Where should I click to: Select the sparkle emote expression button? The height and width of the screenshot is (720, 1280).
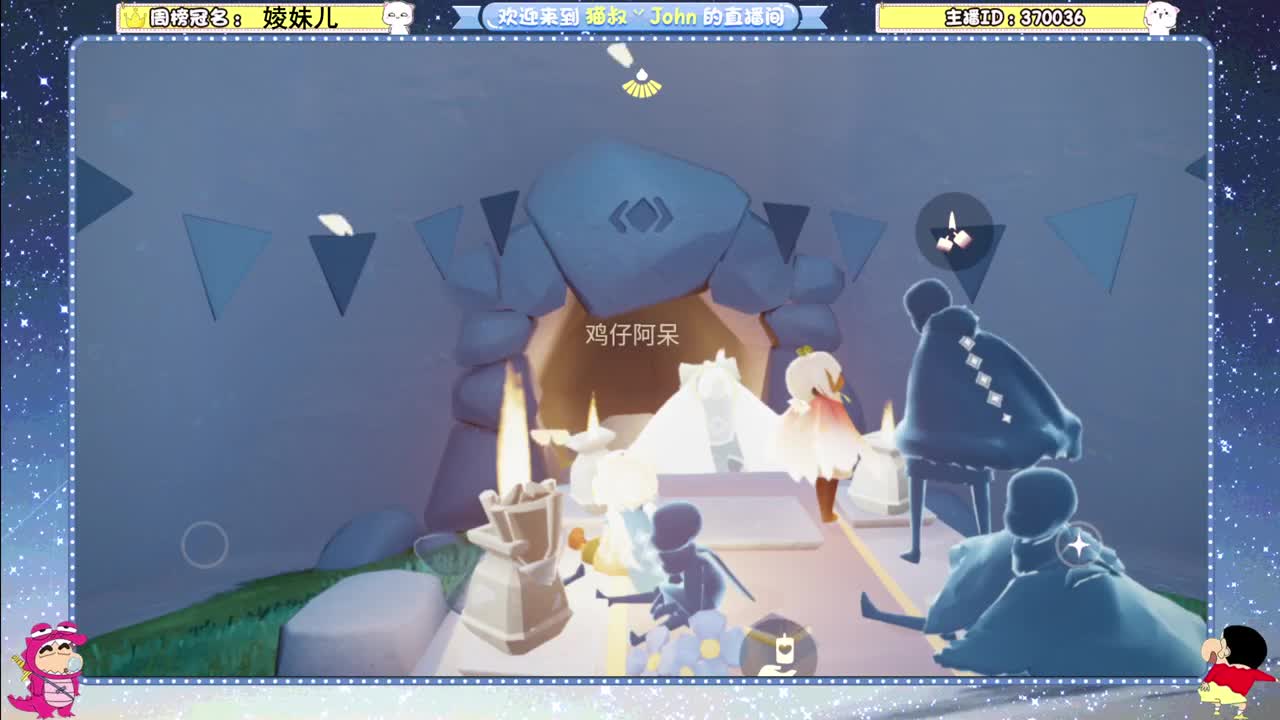1077,546
